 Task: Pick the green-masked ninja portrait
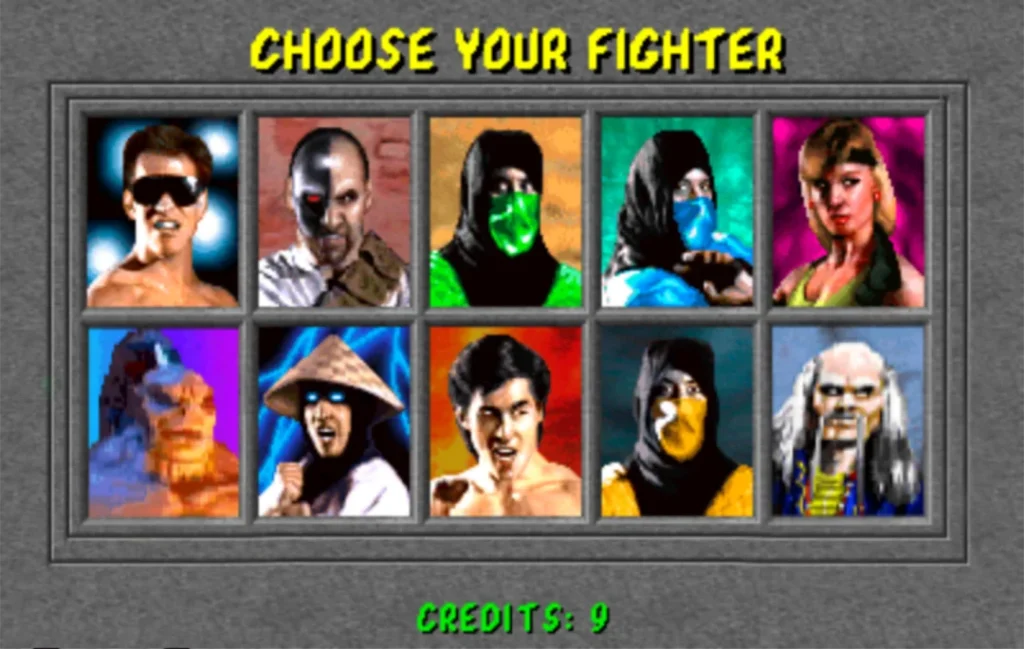pos(506,212)
